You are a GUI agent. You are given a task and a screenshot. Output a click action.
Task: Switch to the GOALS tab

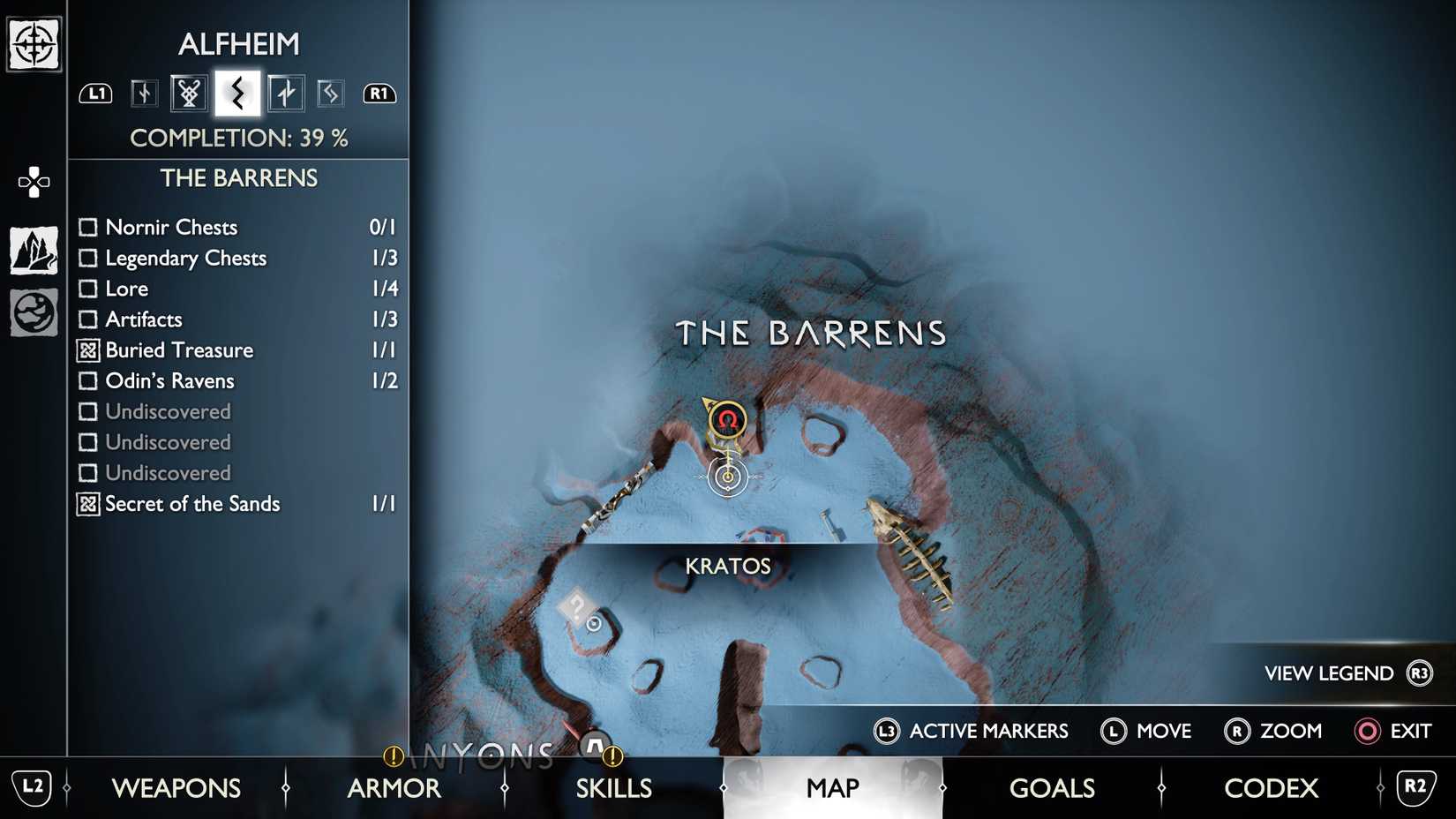[1052, 787]
